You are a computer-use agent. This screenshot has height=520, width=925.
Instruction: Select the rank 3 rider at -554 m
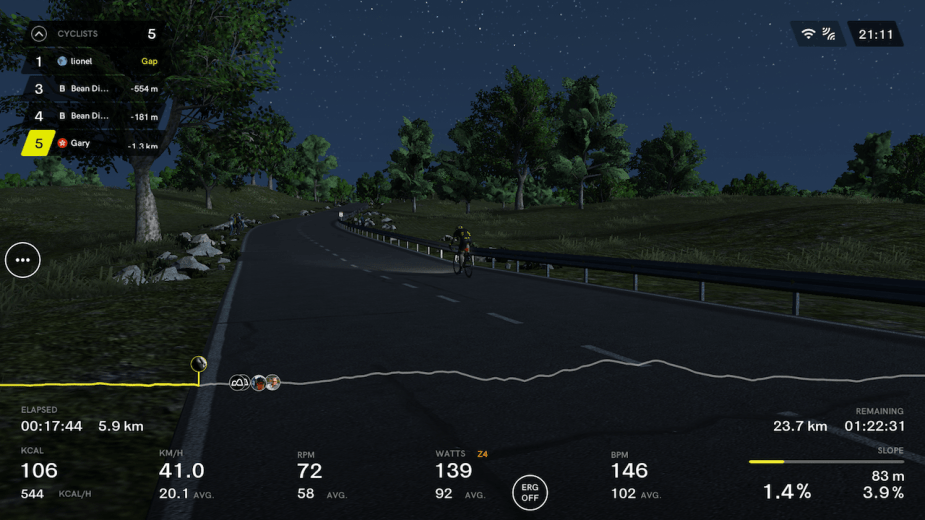[x=95, y=88]
